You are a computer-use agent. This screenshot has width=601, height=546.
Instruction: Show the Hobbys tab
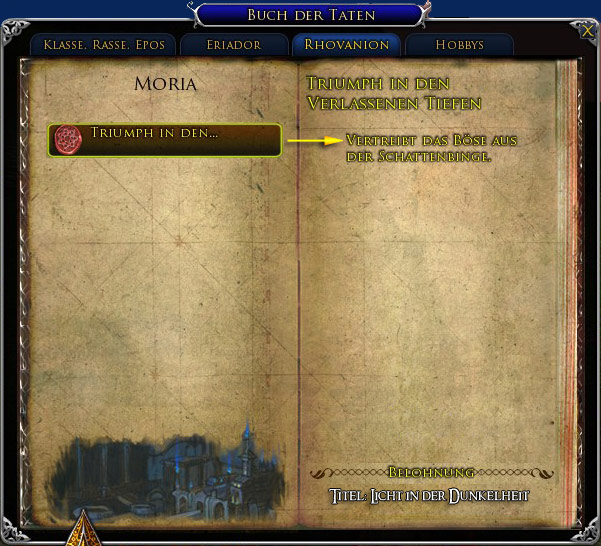[460, 45]
